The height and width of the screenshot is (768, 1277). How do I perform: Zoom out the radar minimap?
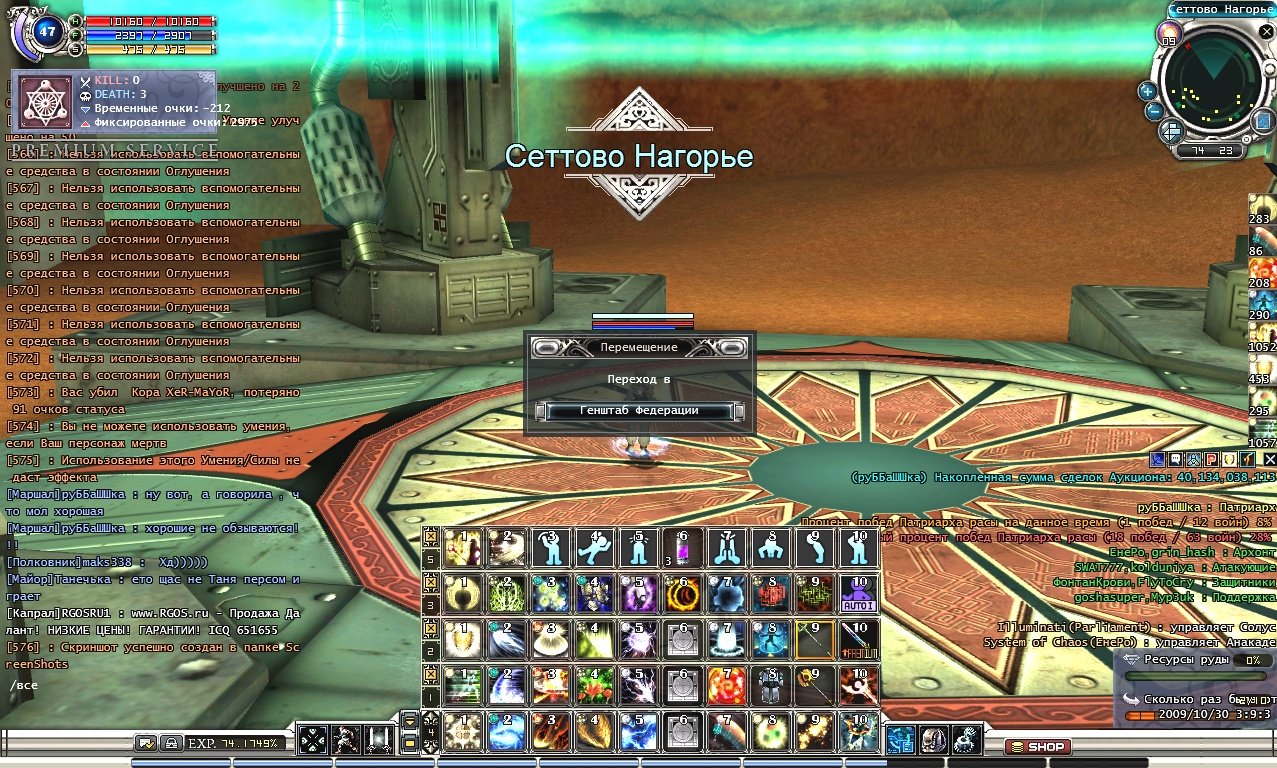click(x=1153, y=111)
